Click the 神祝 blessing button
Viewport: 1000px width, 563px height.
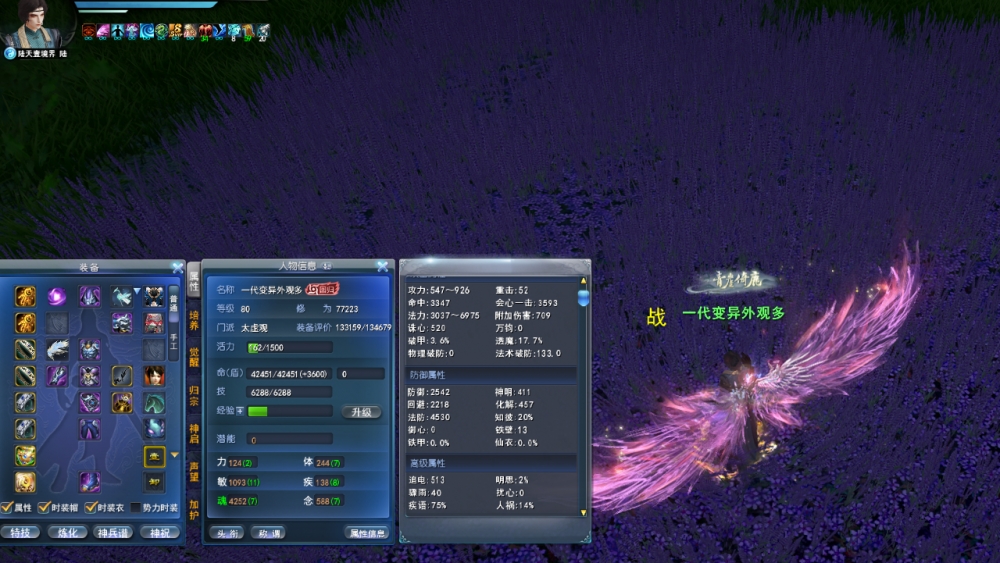[x=159, y=532]
